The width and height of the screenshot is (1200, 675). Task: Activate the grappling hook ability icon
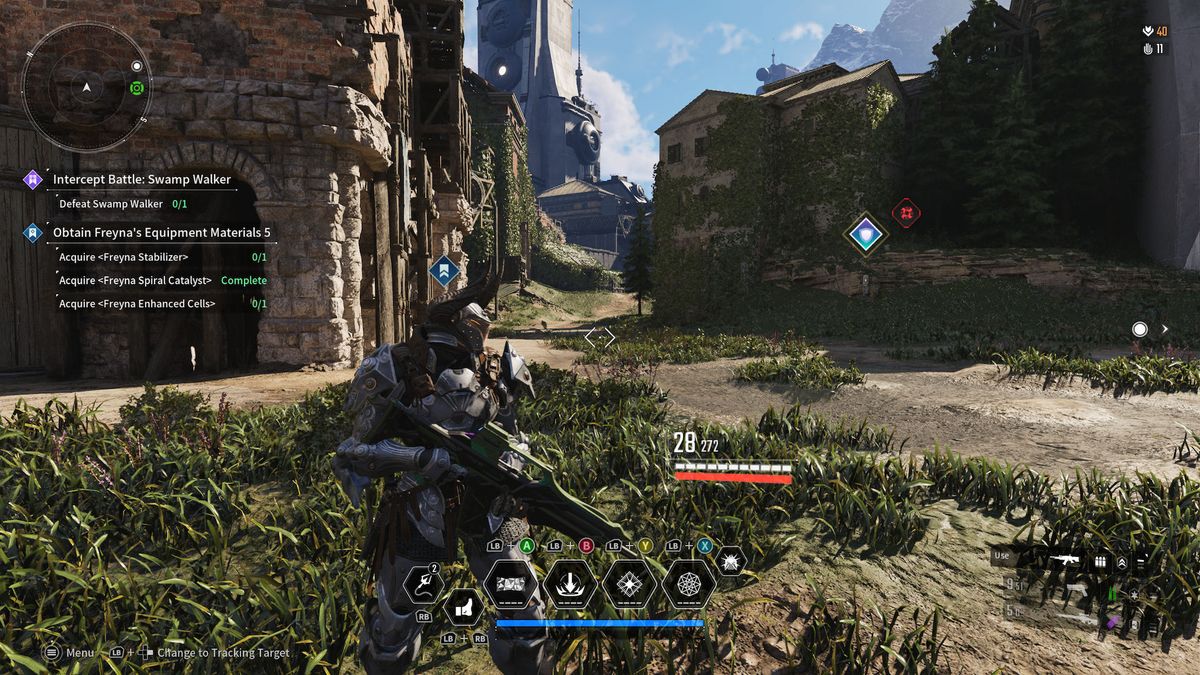(x=423, y=584)
